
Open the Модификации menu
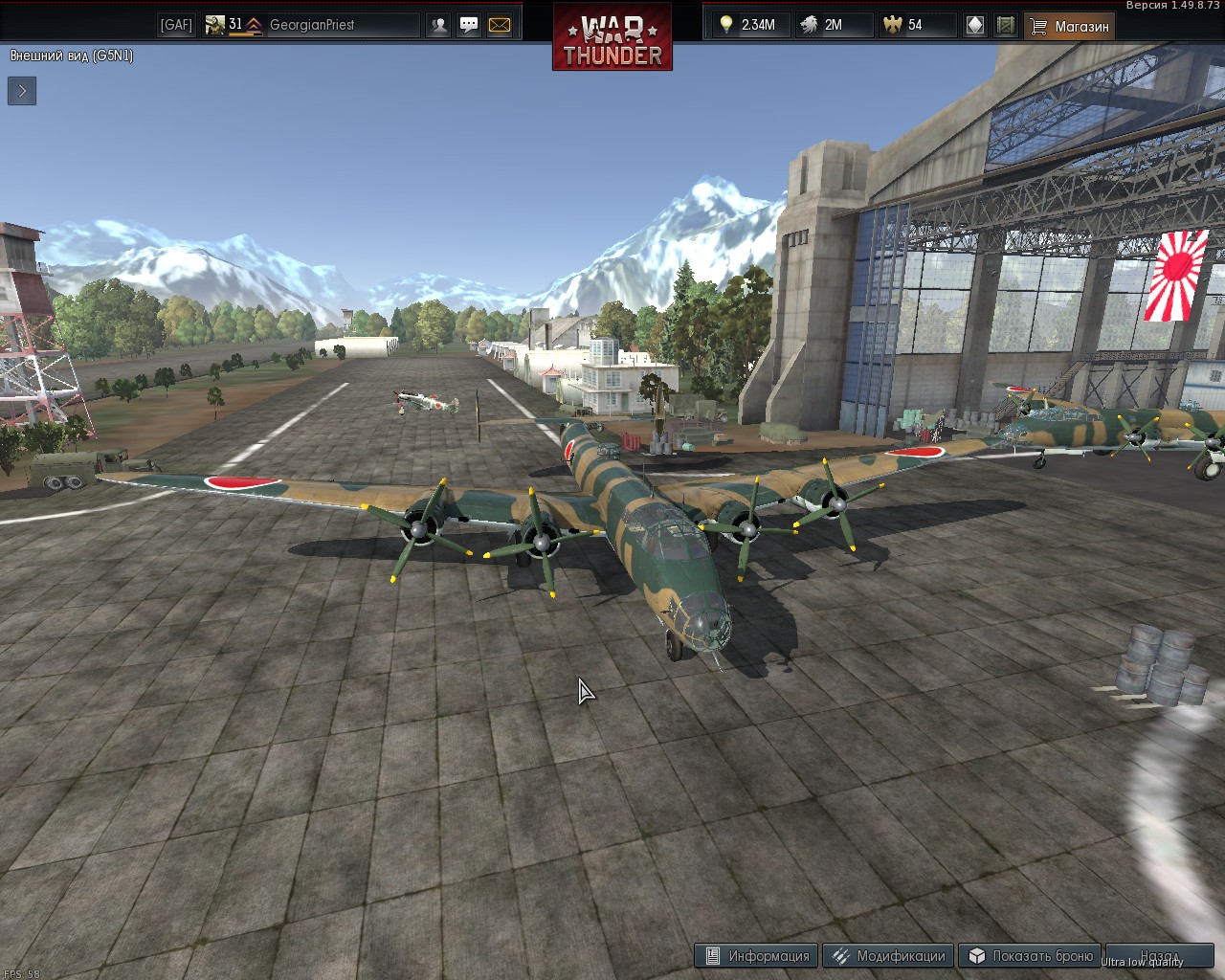pos(888,955)
